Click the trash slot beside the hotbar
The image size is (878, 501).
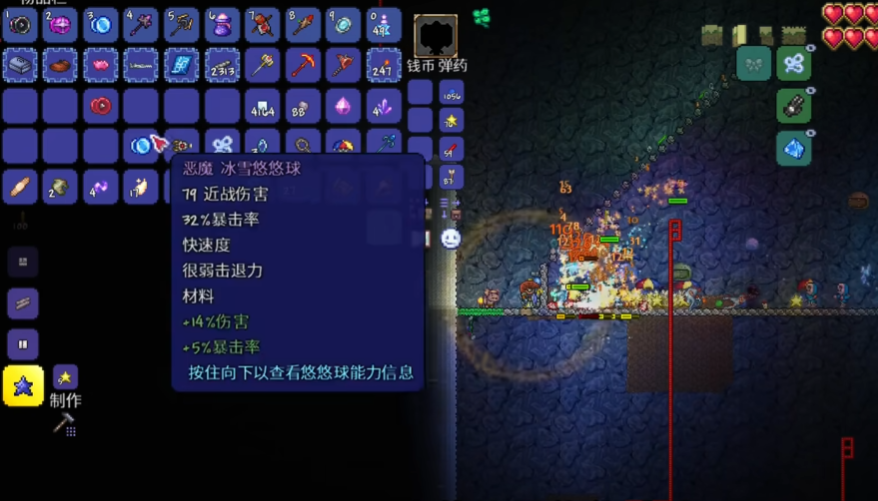436,37
